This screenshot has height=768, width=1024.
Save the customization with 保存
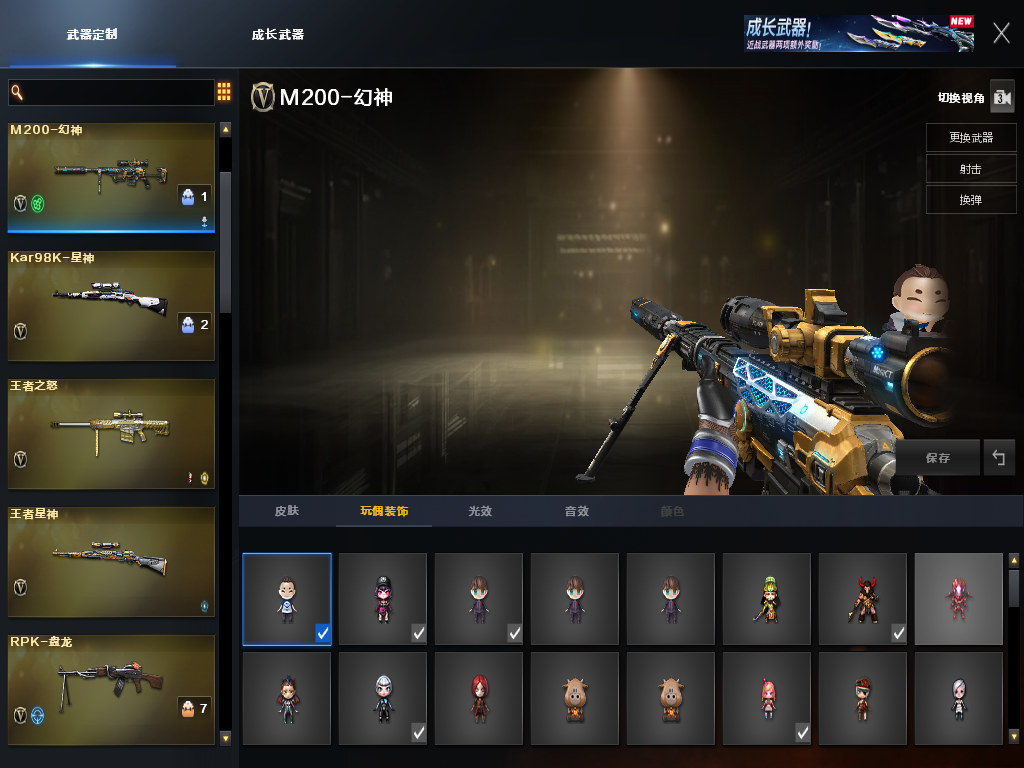(937, 457)
